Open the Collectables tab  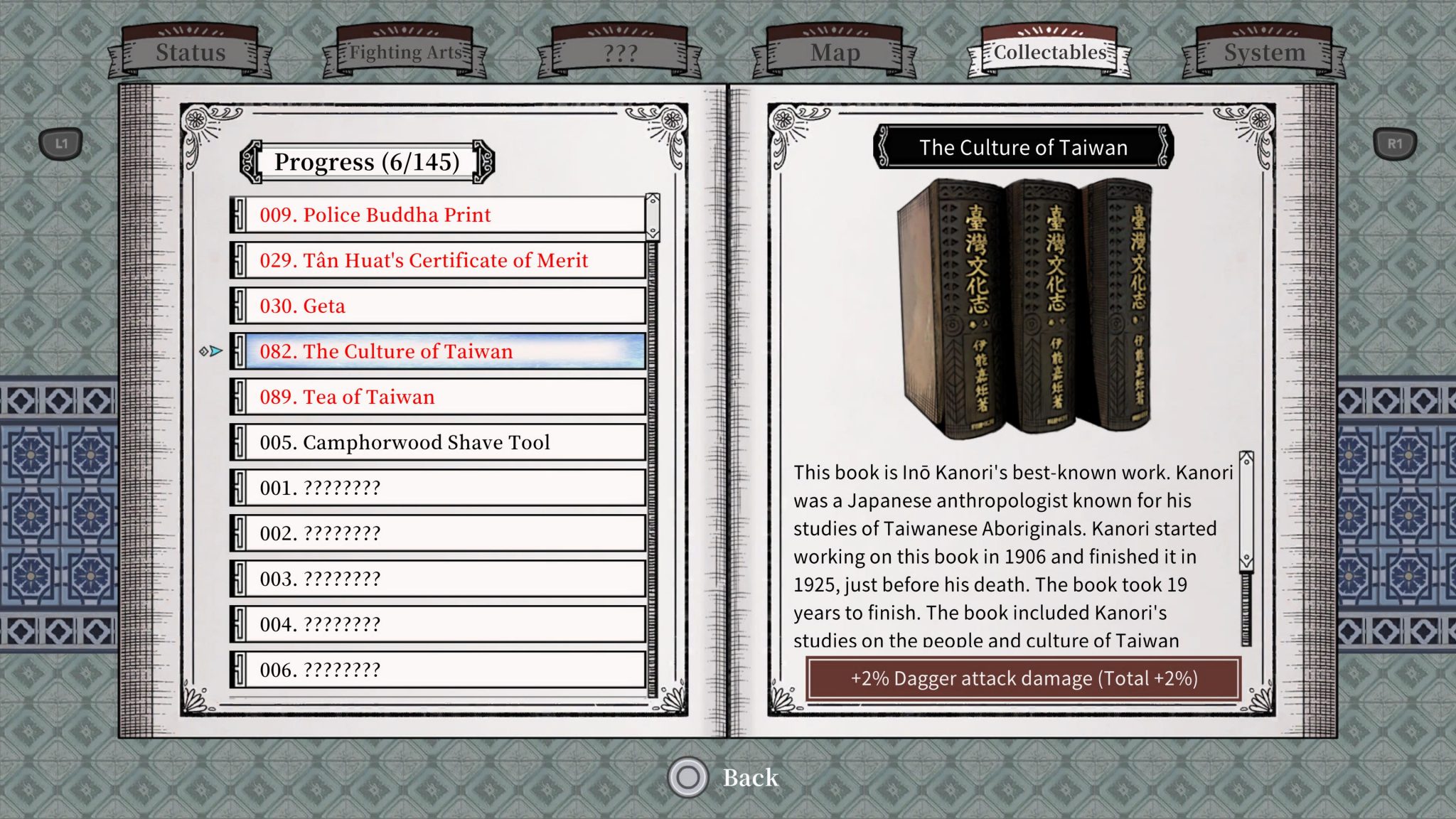tap(1049, 53)
